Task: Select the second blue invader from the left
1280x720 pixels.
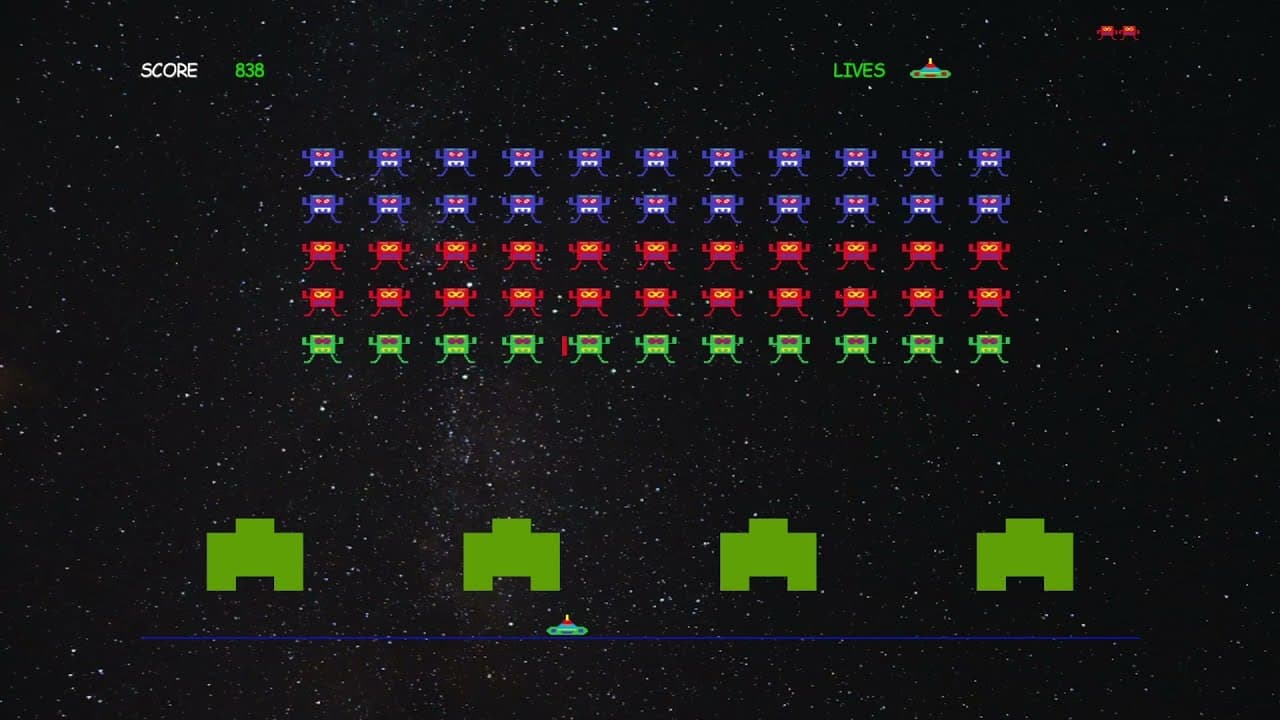Action: coord(388,156)
